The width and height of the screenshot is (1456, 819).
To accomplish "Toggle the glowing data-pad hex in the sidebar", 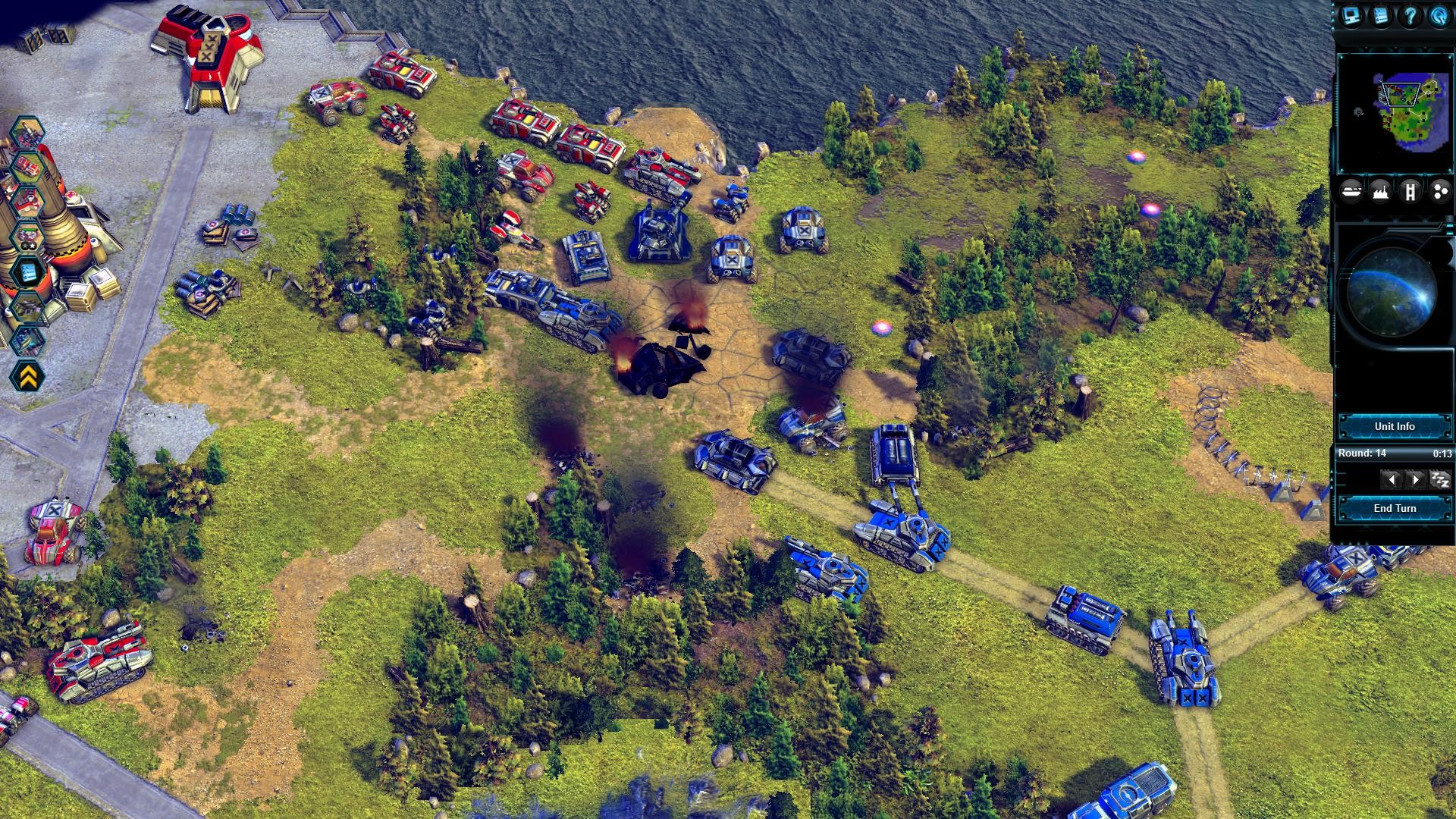I will pos(28,271).
